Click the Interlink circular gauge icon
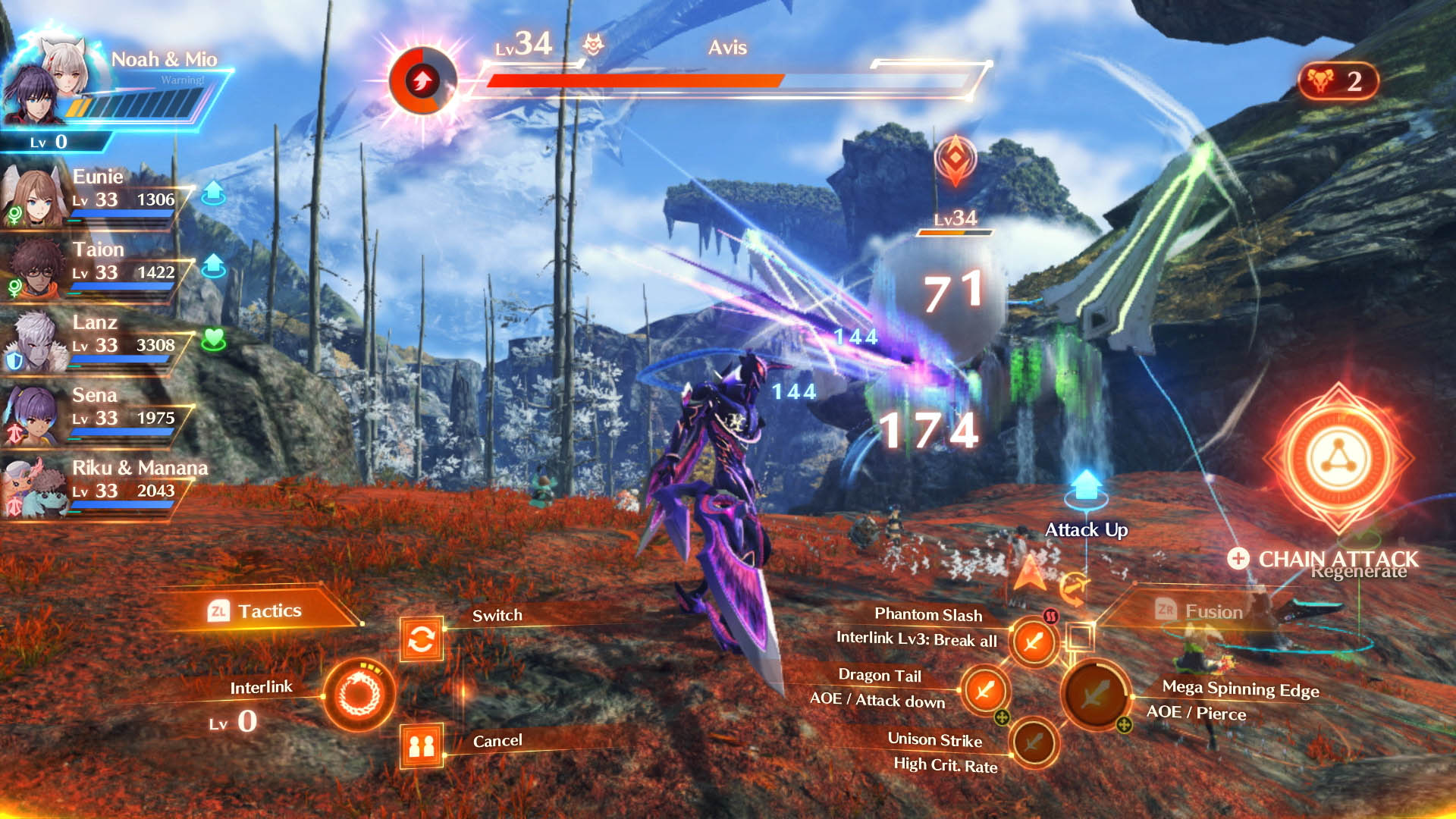This screenshot has height=819, width=1456. click(x=359, y=694)
